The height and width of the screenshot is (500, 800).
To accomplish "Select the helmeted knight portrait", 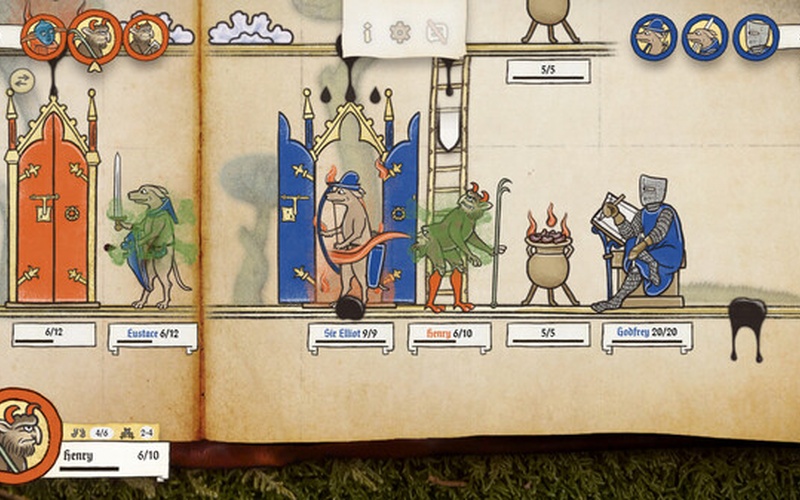I will click(x=756, y=37).
